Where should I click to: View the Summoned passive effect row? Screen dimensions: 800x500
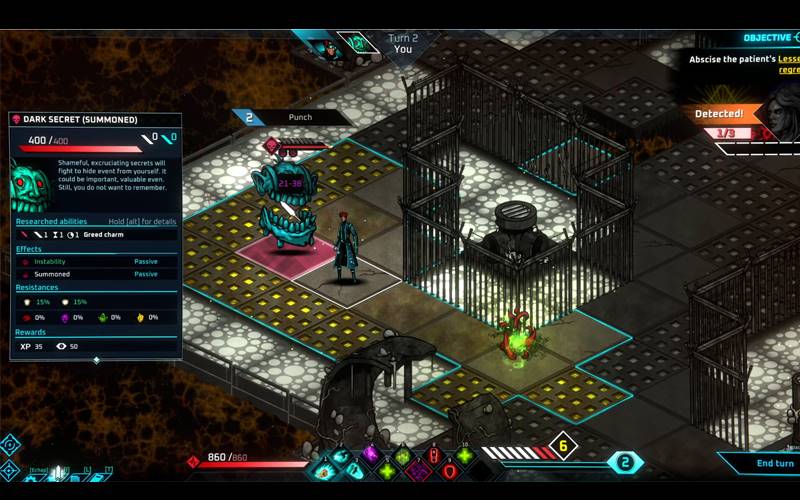pyautogui.click(x=96, y=274)
